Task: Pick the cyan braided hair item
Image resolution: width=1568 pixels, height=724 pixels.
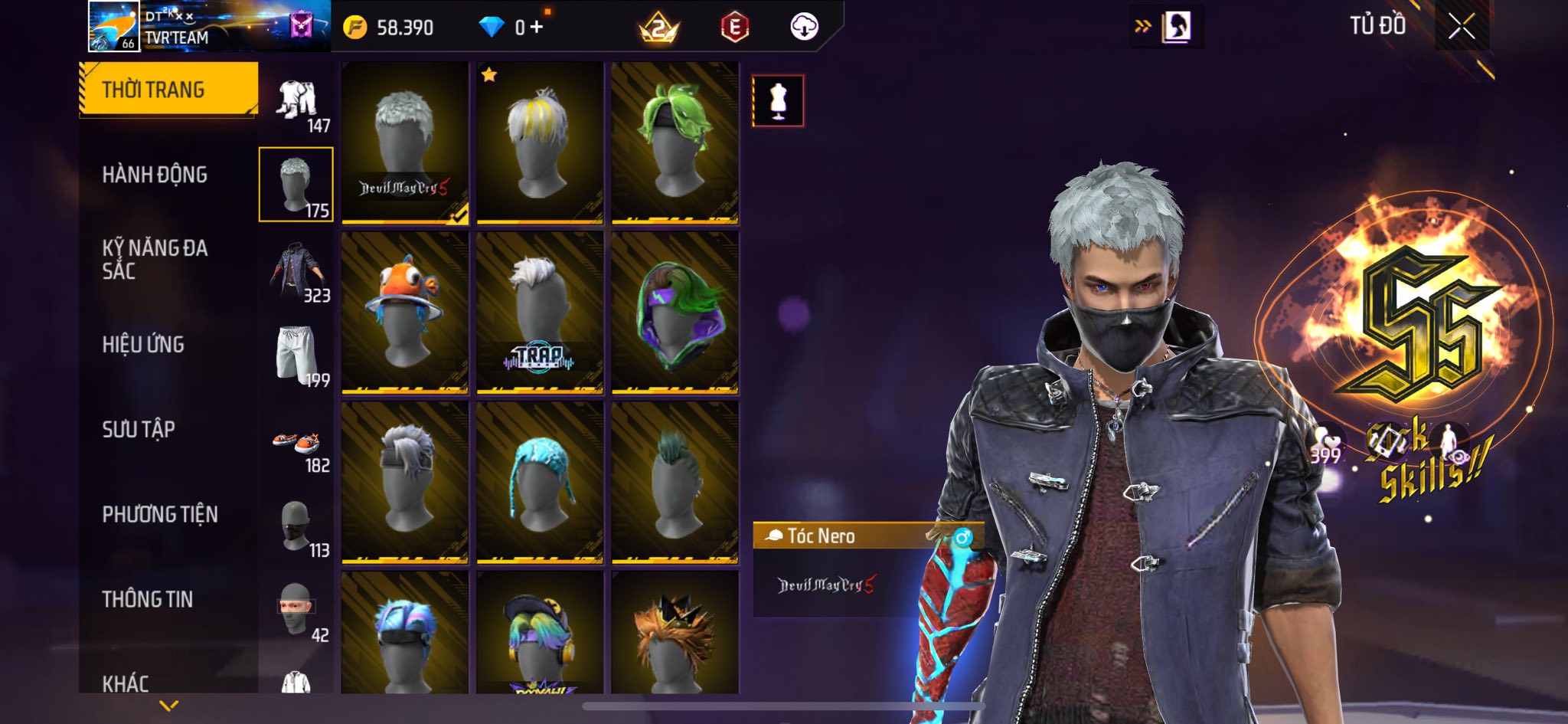Action: tap(540, 483)
